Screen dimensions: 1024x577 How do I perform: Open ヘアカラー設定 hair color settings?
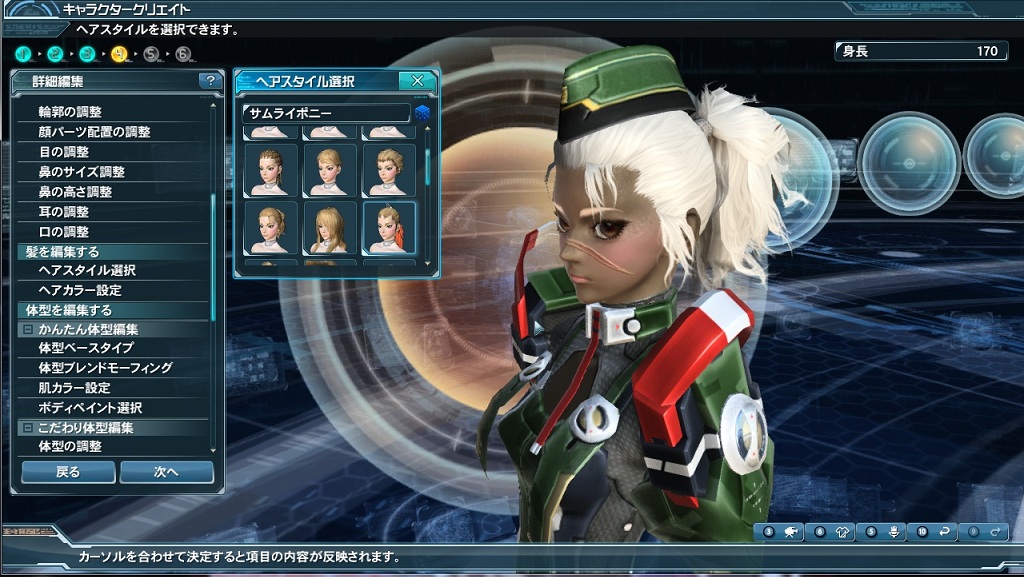tap(80, 290)
